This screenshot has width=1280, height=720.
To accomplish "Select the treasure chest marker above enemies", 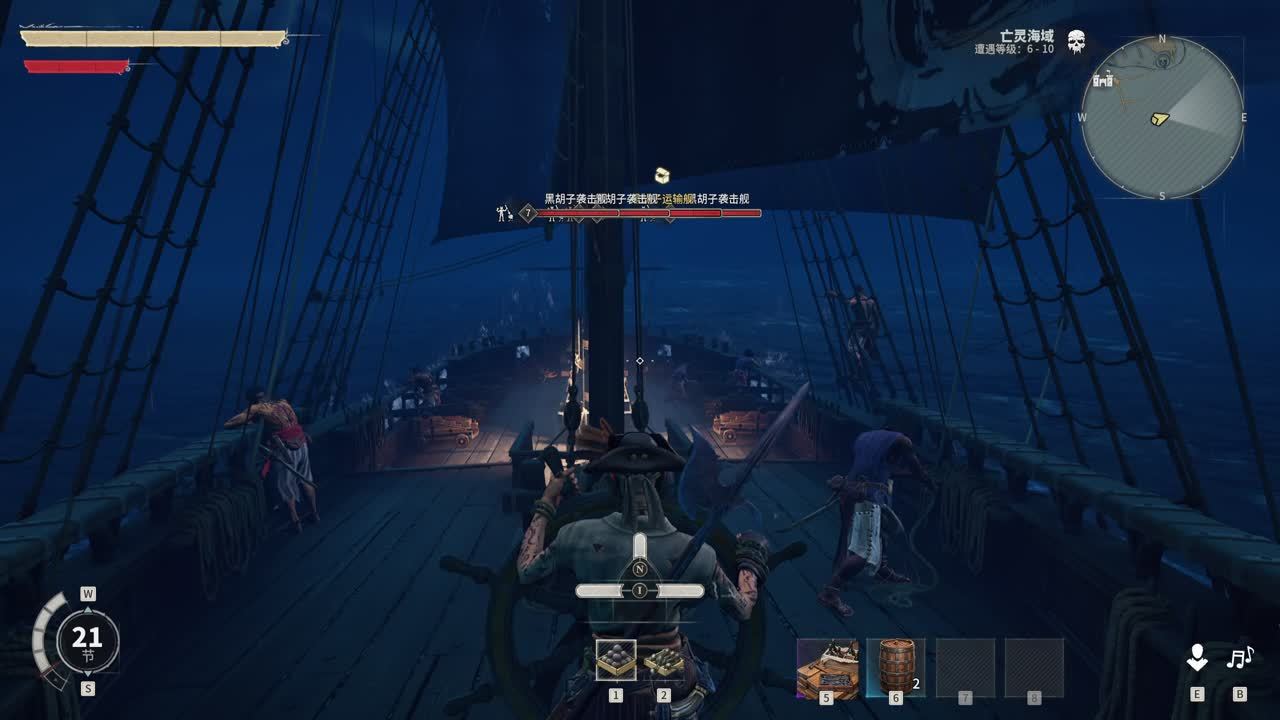I will tap(661, 176).
